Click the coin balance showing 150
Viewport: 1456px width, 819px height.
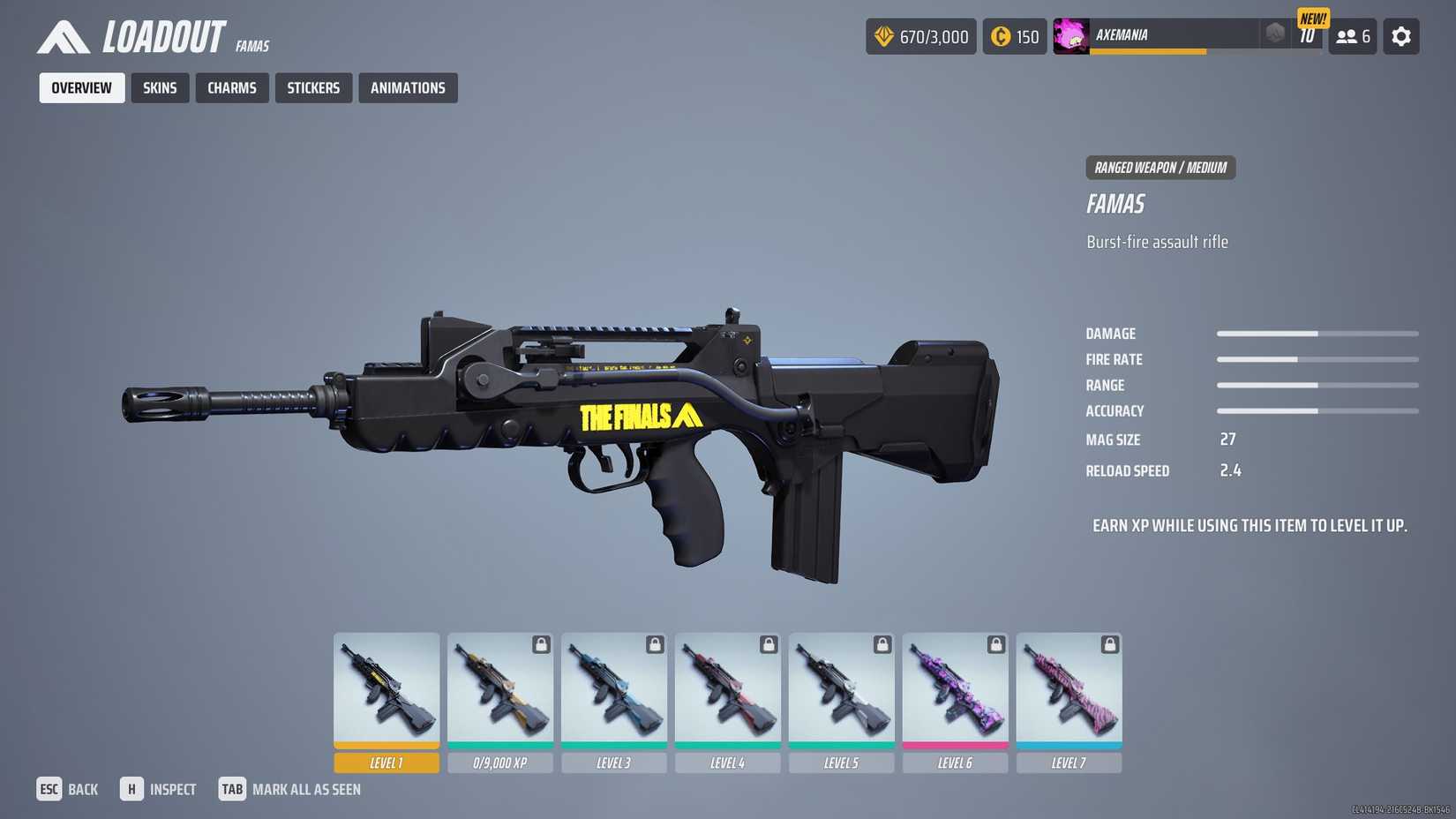1014,36
